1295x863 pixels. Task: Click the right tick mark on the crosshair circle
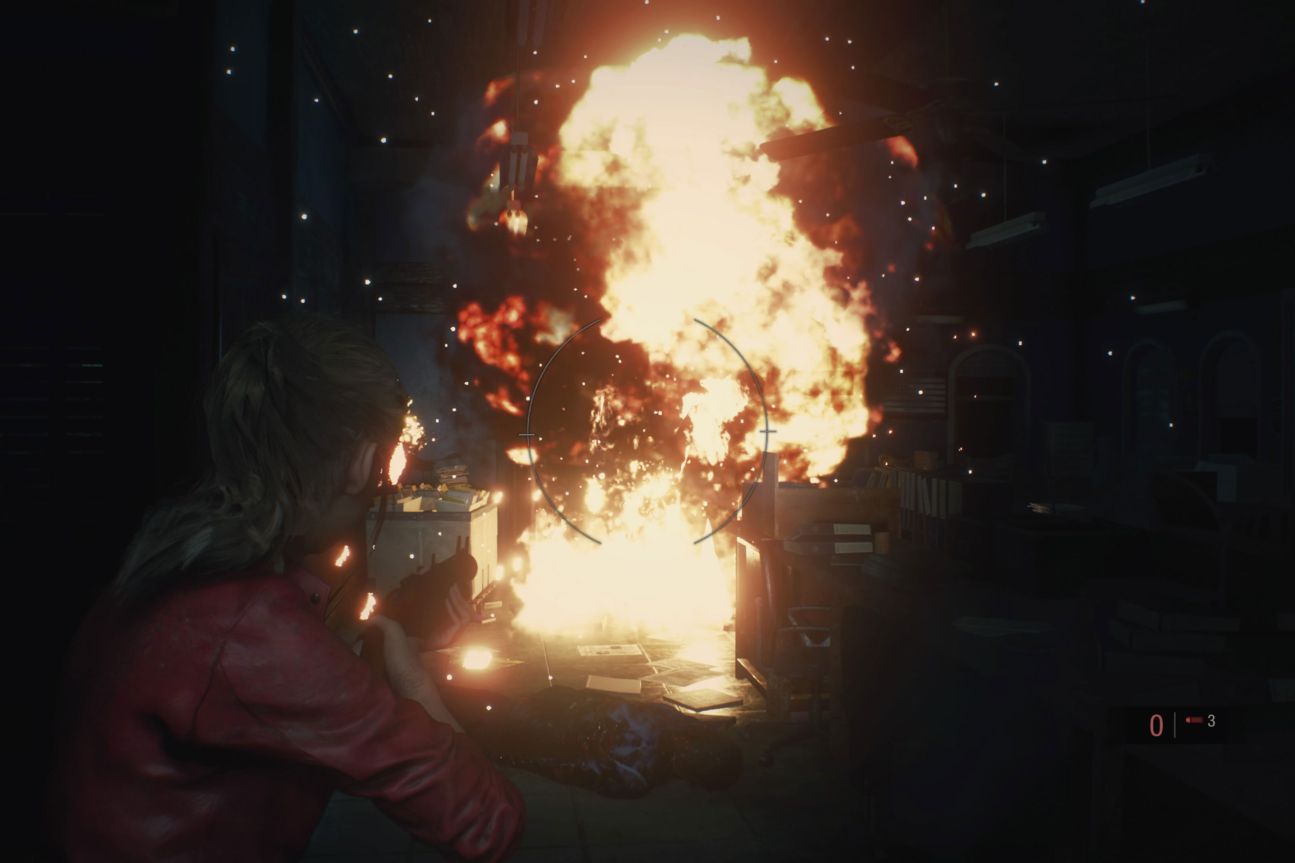click(767, 432)
